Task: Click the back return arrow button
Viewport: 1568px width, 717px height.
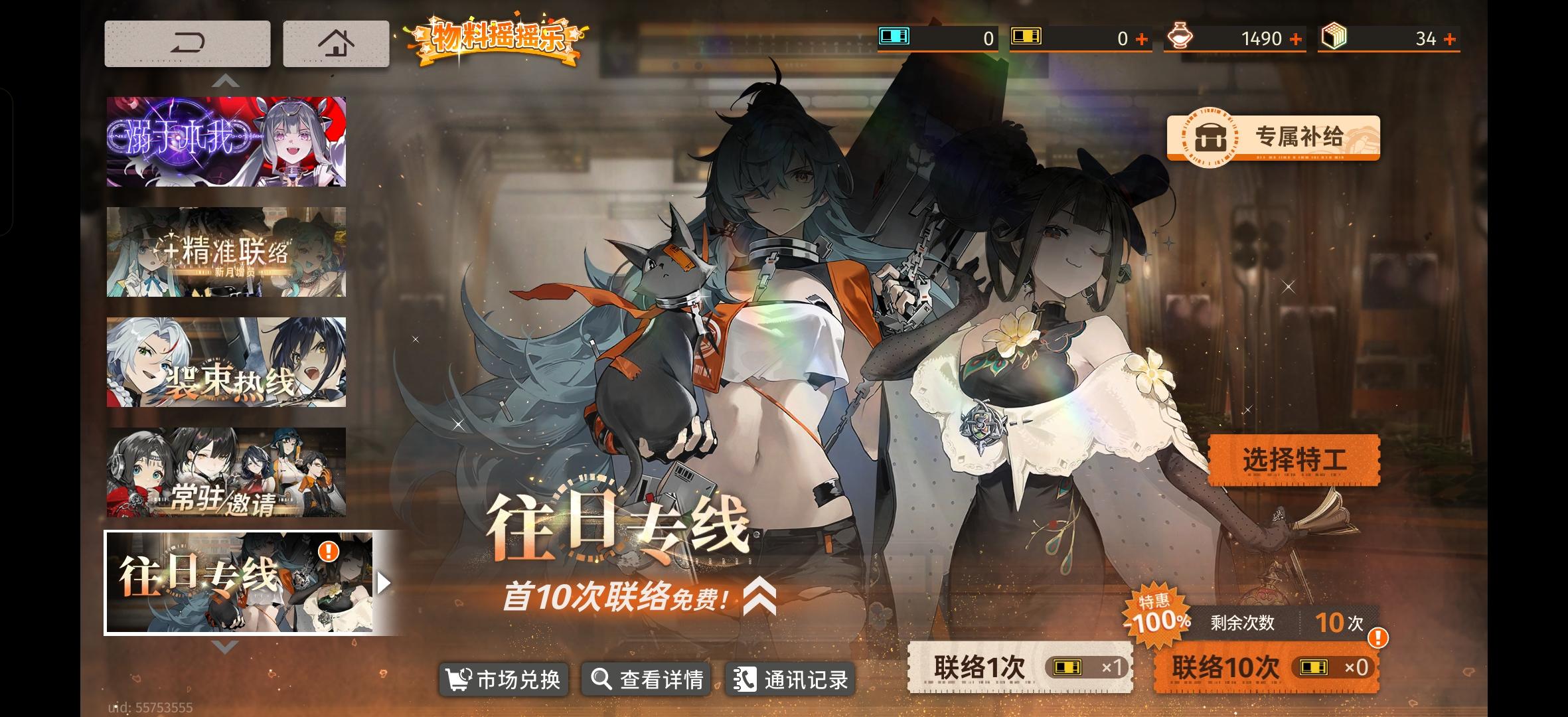Action: (x=189, y=42)
